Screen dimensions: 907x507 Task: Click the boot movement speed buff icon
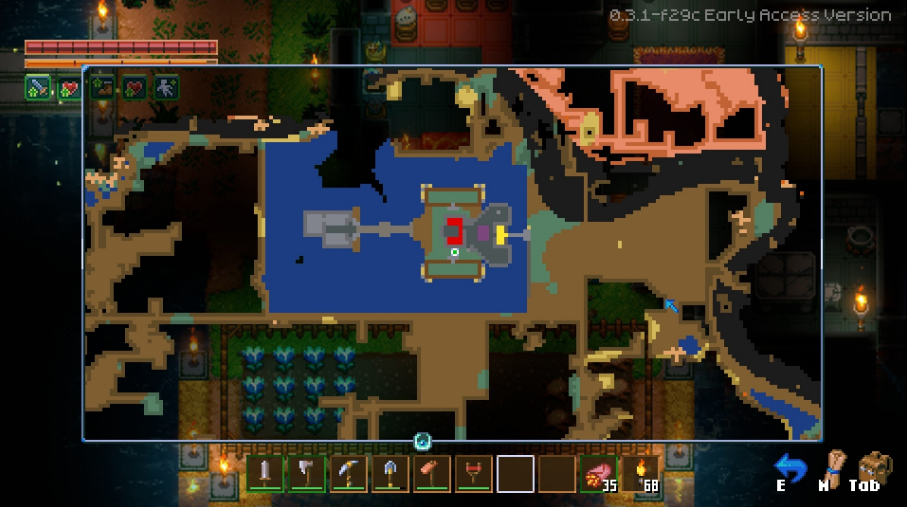102,88
